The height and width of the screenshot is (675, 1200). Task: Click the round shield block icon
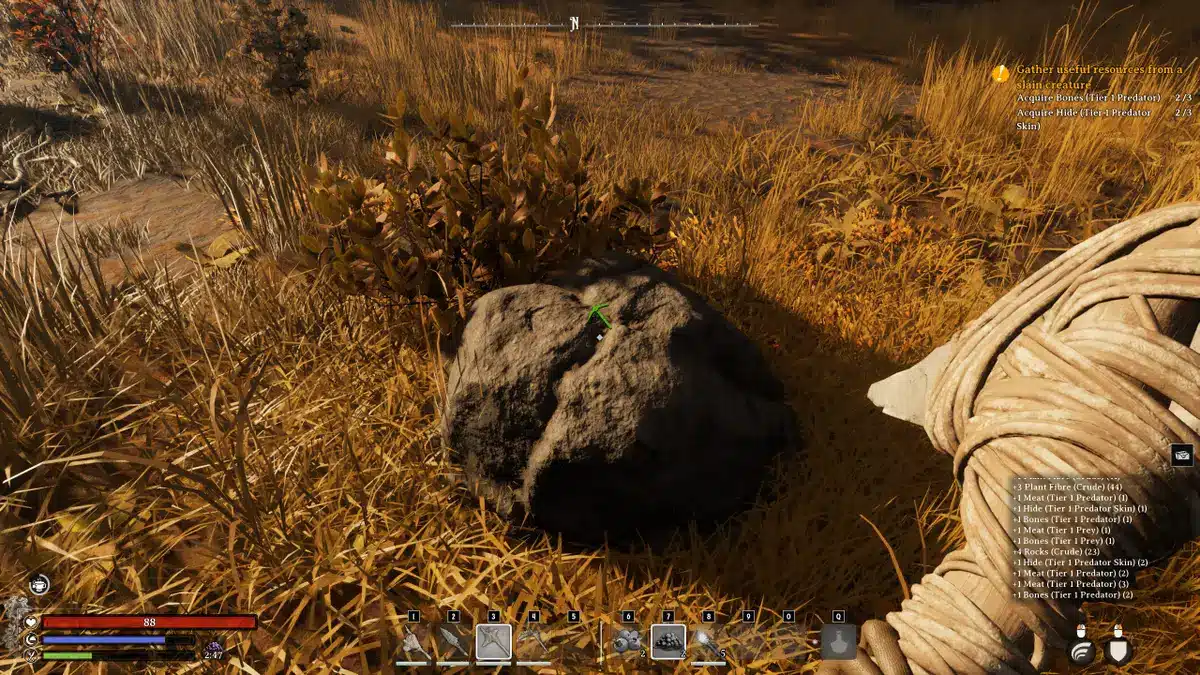[1118, 650]
